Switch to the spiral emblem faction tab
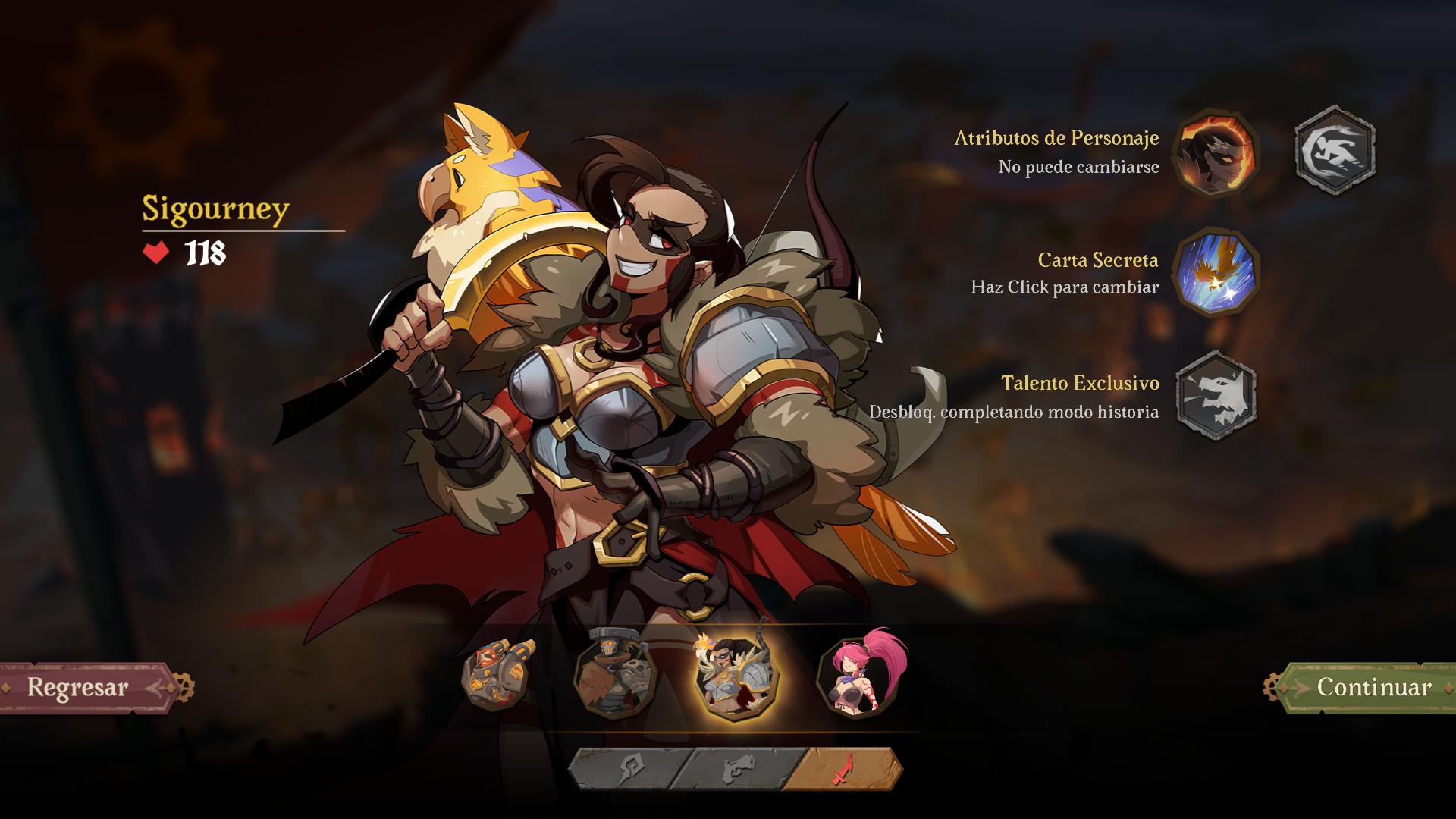The height and width of the screenshot is (819, 1456). [x=623, y=769]
